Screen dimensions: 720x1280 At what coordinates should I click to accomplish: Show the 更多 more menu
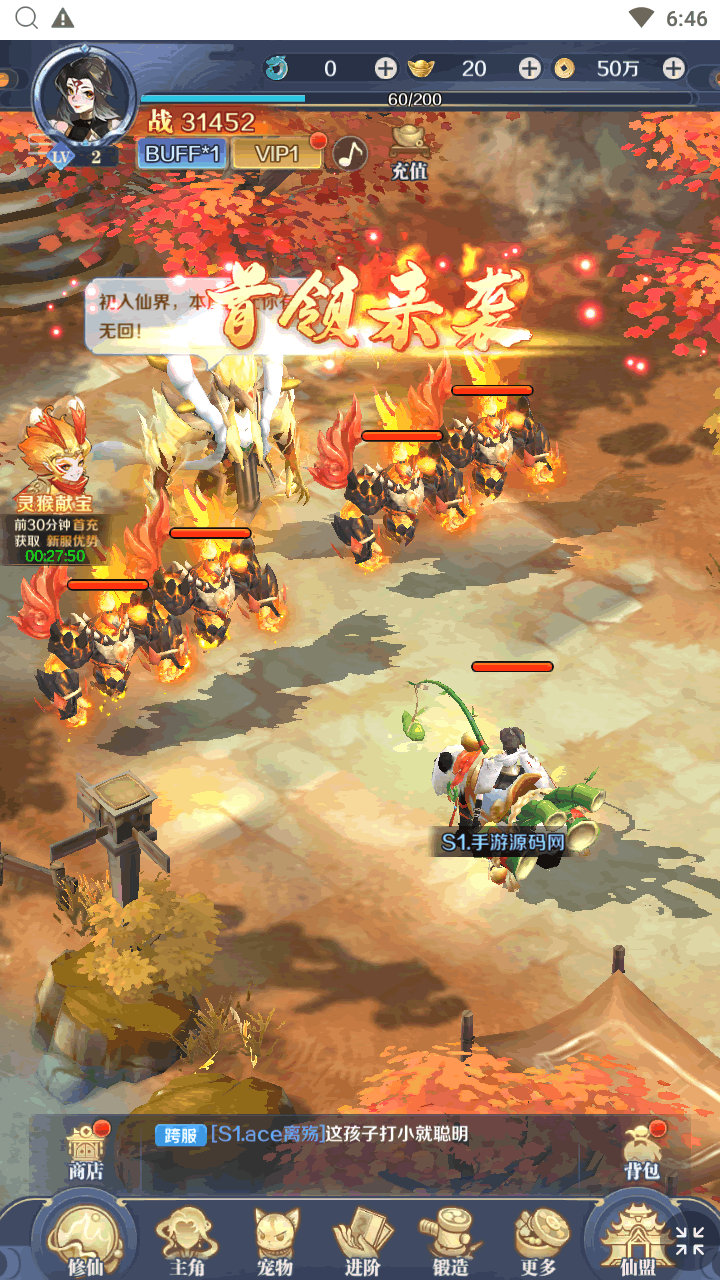click(540, 1238)
